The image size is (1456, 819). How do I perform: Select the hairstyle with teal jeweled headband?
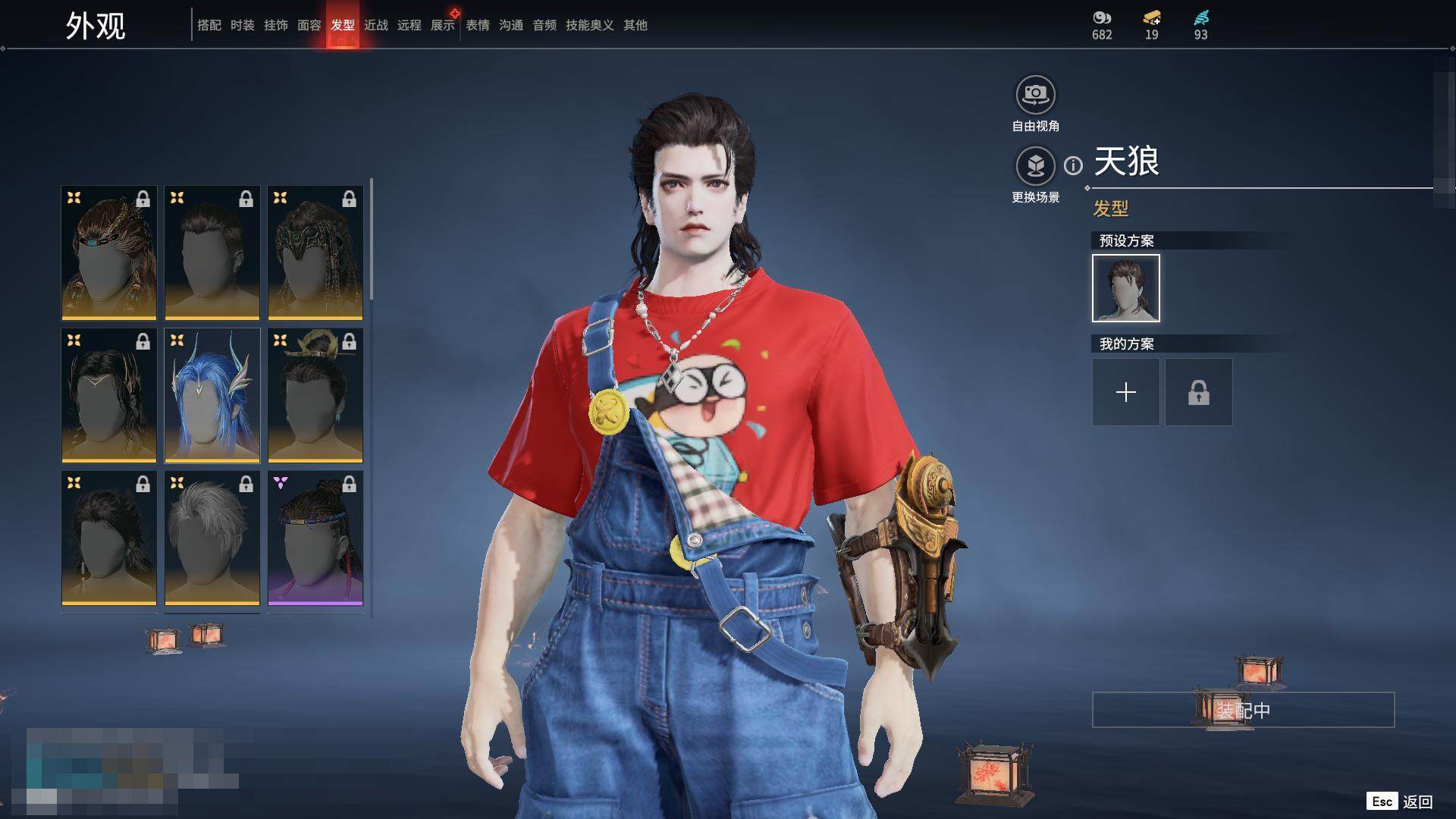pyautogui.click(x=109, y=253)
